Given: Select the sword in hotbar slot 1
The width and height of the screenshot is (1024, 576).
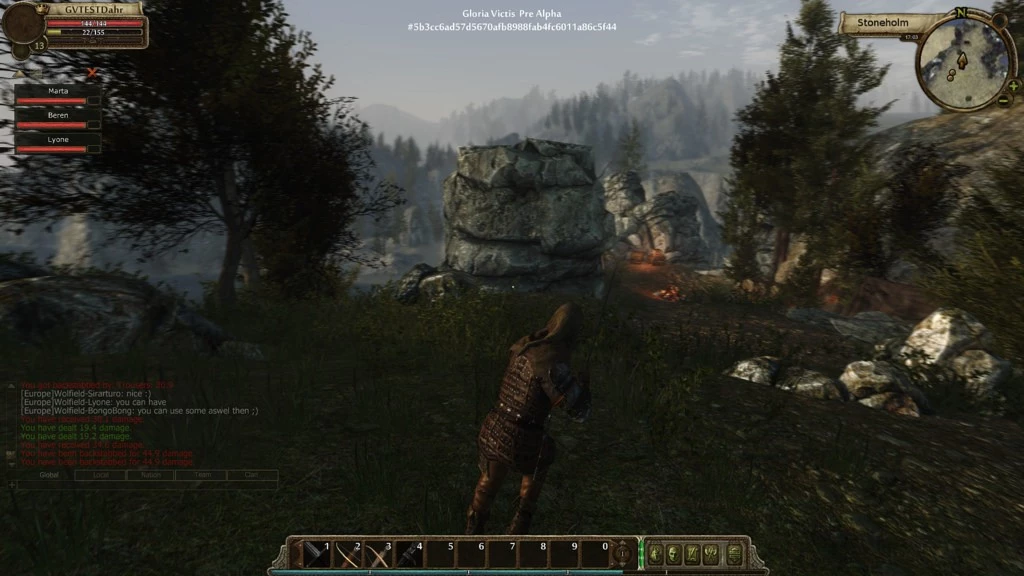Looking at the screenshot, I should 317,553.
